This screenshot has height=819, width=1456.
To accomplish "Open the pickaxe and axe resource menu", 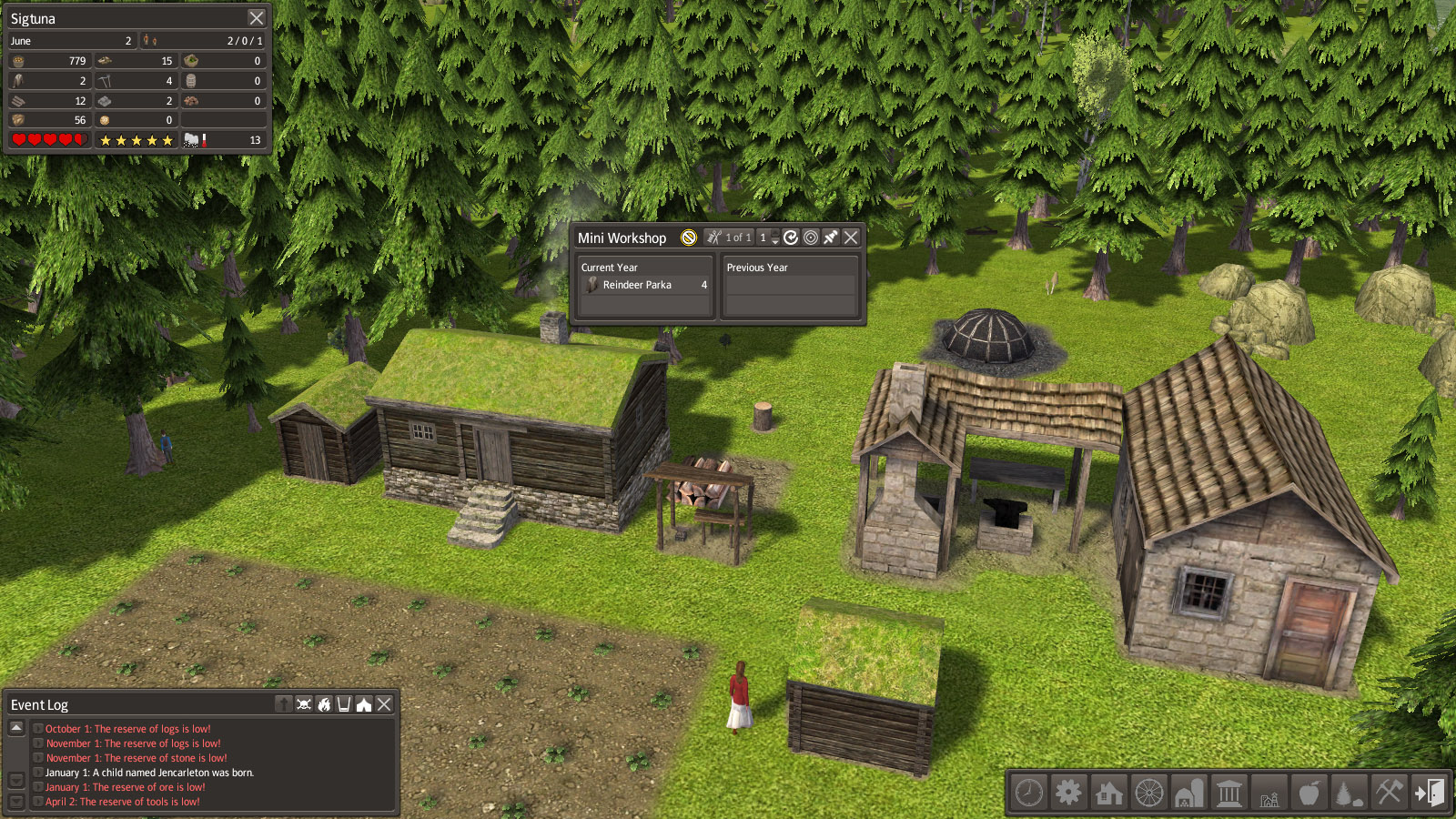I will 1389,793.
